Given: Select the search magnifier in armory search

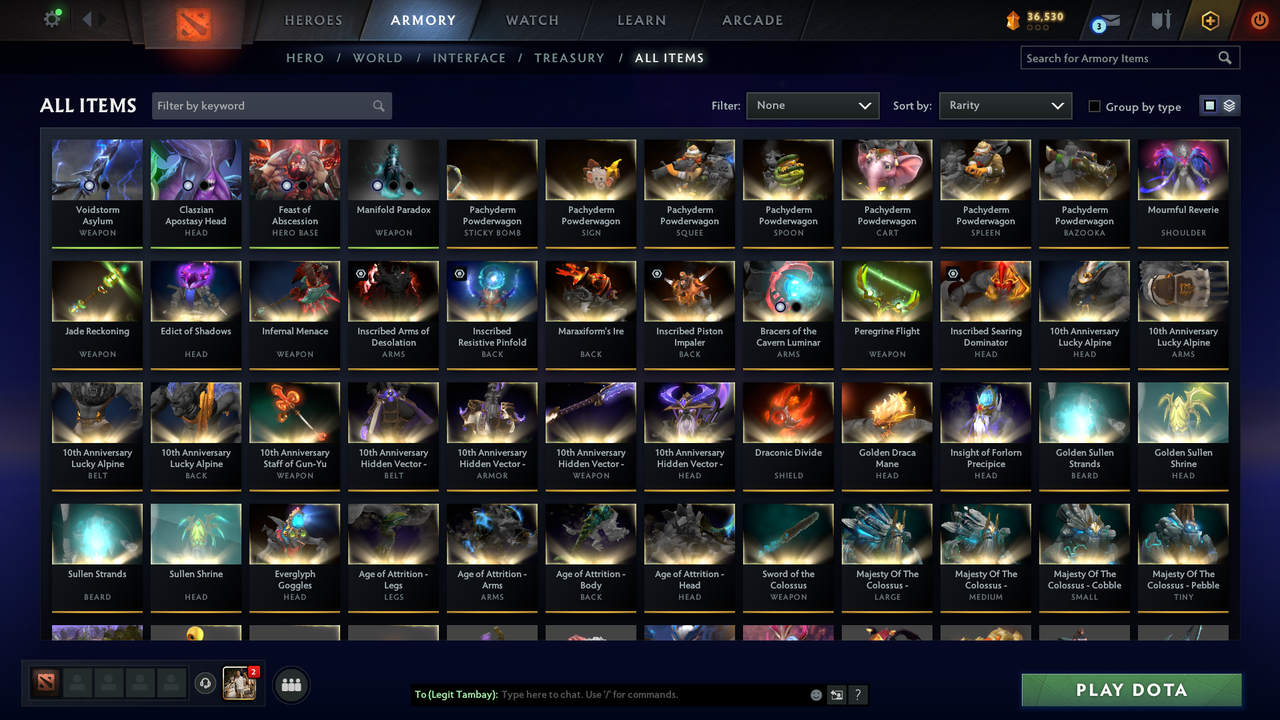Looking at the screenshot, I should click(x=1224, y=58).
